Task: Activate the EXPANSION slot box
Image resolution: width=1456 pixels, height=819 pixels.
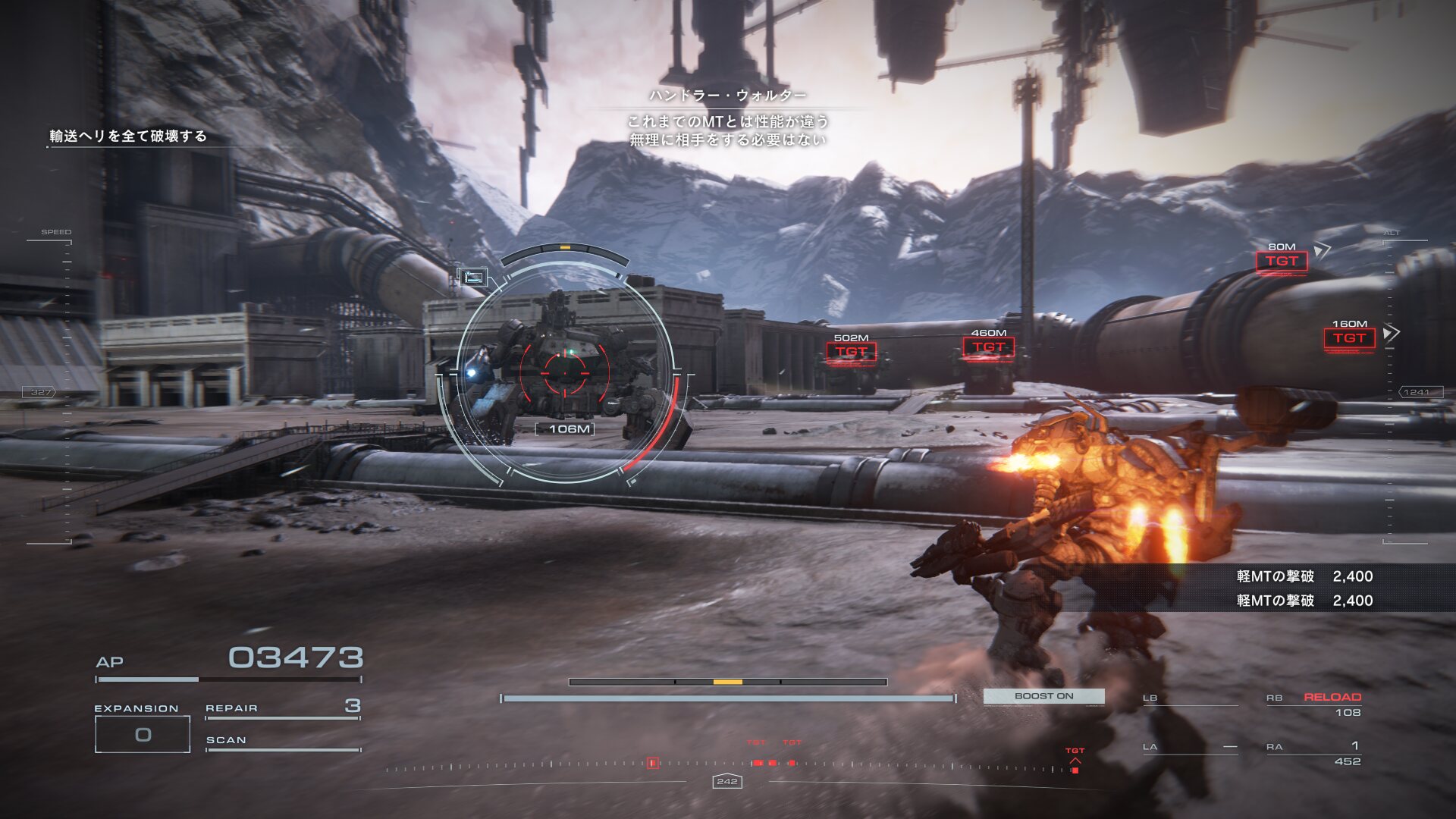Action: [x=143, y=734]
